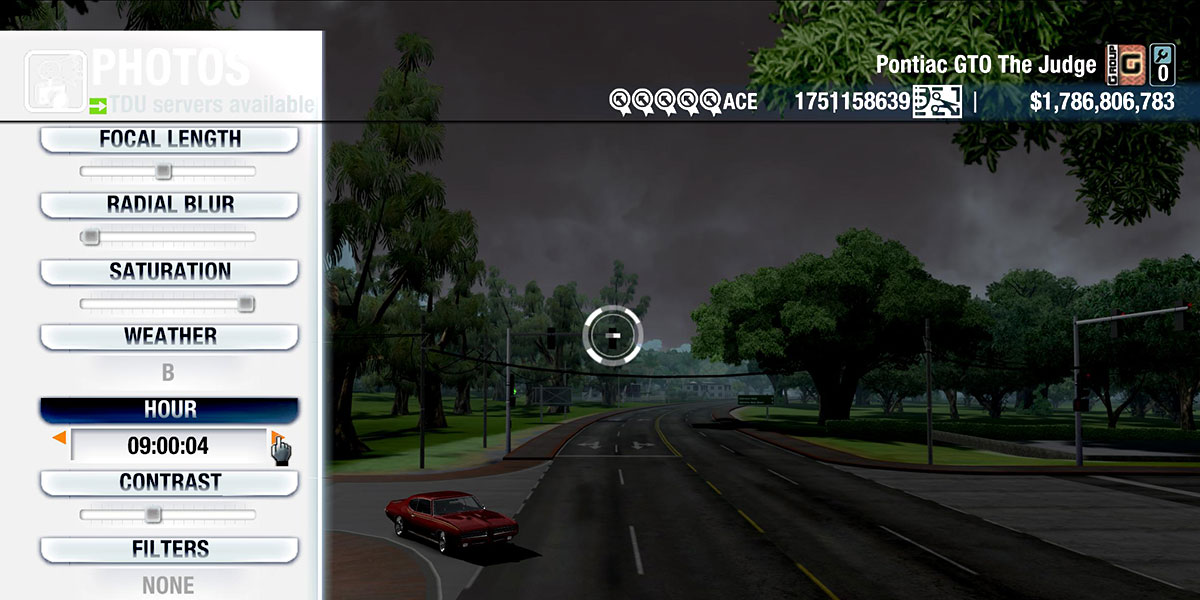Open the Weather setting
Image resolution: width=1200 pixels, height=600 pixels.
point(169,336)
